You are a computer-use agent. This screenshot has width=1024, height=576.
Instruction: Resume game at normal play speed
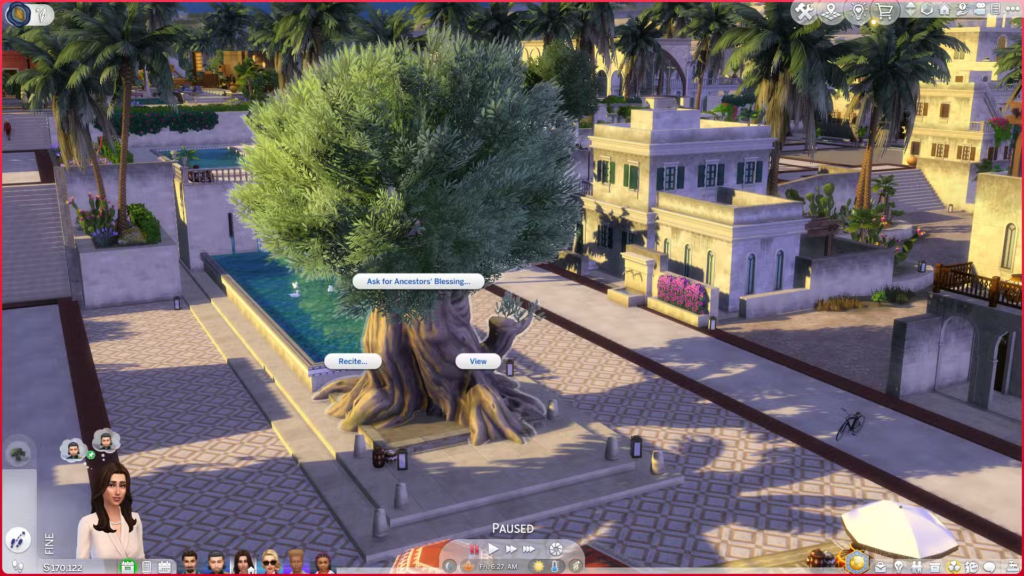coord(492,549)
